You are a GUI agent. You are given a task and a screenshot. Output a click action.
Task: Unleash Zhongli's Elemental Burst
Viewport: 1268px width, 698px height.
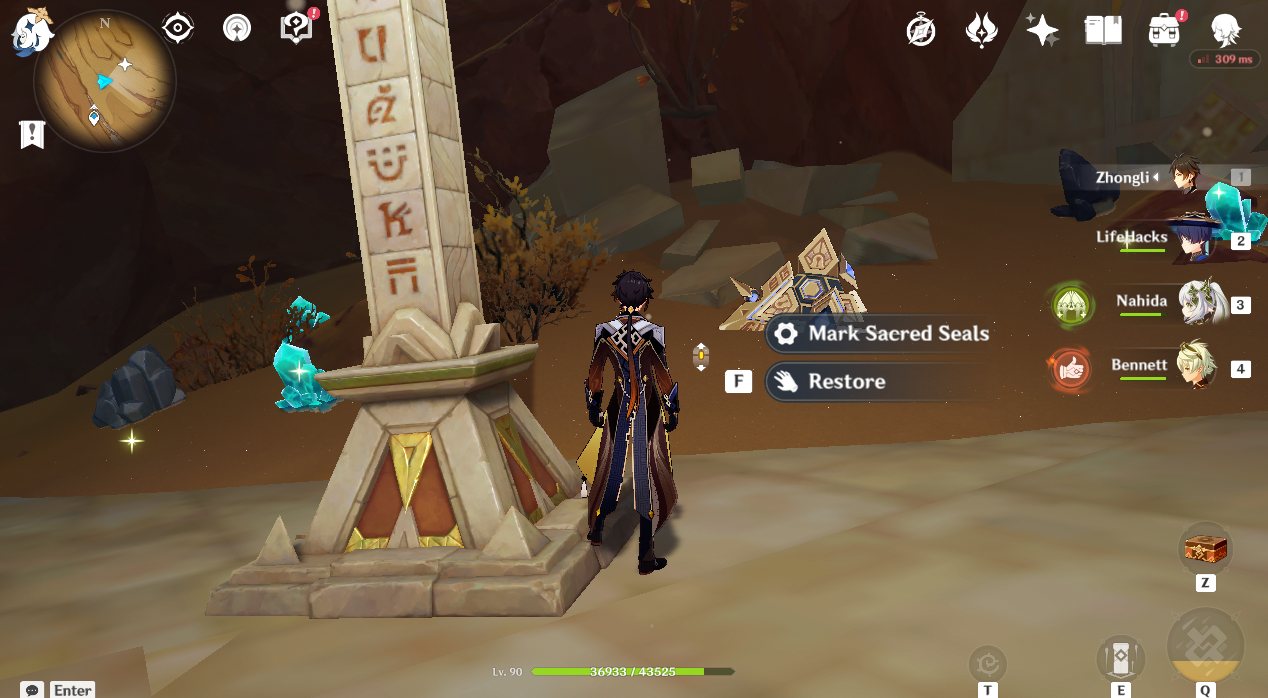[x=1205, y=646]
